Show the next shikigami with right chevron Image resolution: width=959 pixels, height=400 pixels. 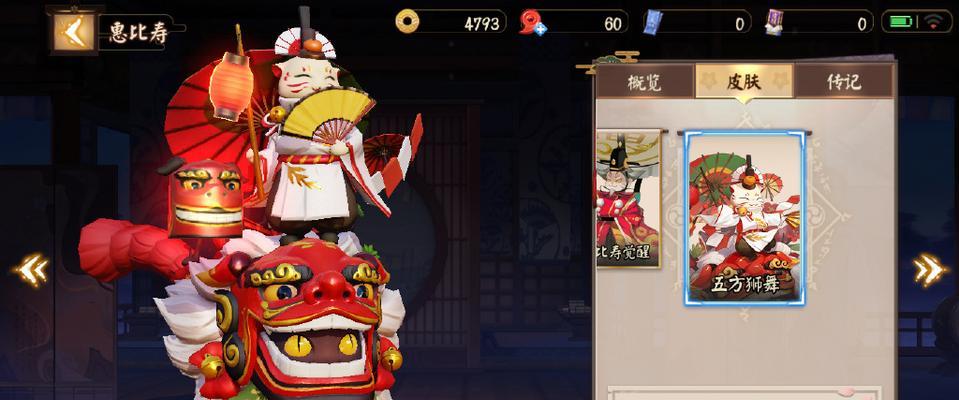(930, 268)
